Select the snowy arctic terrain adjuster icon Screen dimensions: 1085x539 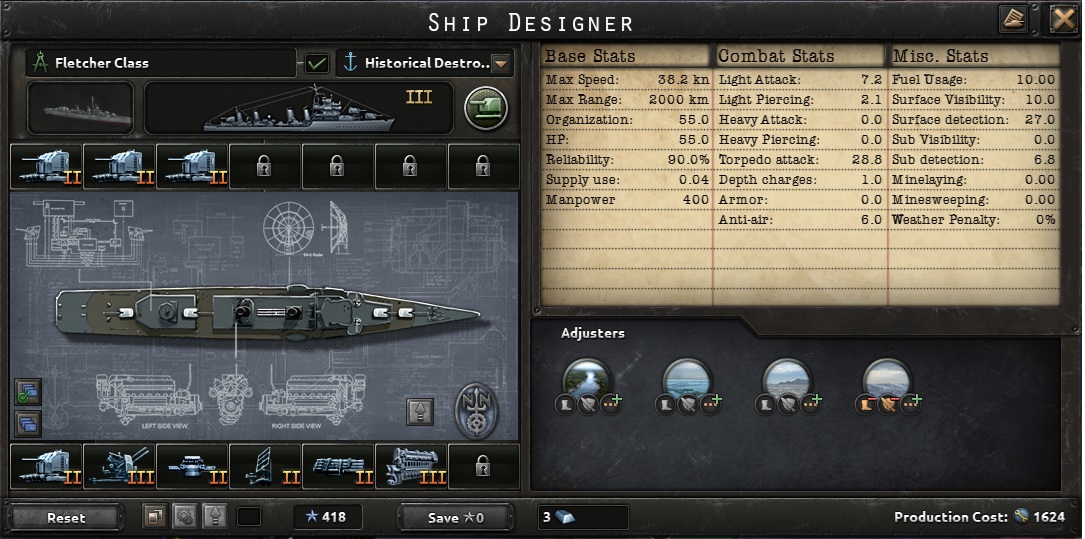tap(887, 379)
